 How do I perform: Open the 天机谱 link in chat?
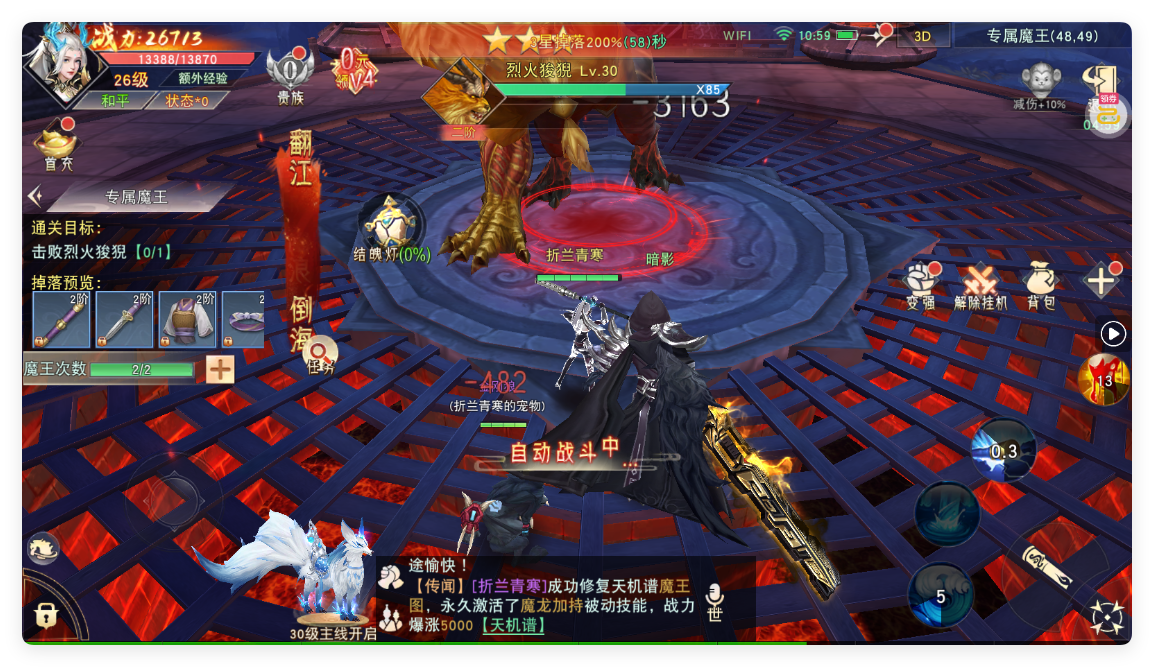tap(514, 626)
